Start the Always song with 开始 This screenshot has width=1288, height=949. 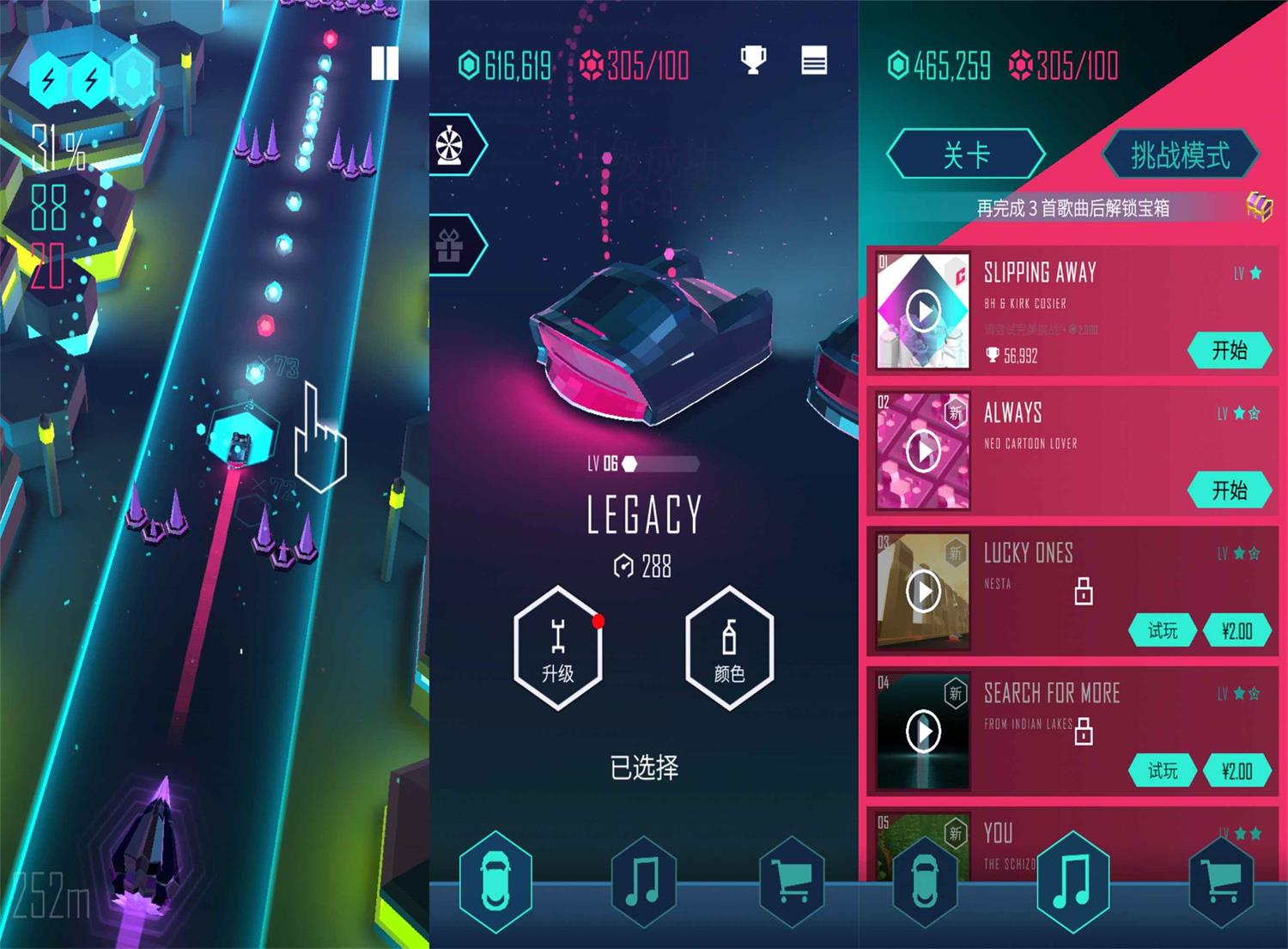(x=1229, y=490)
